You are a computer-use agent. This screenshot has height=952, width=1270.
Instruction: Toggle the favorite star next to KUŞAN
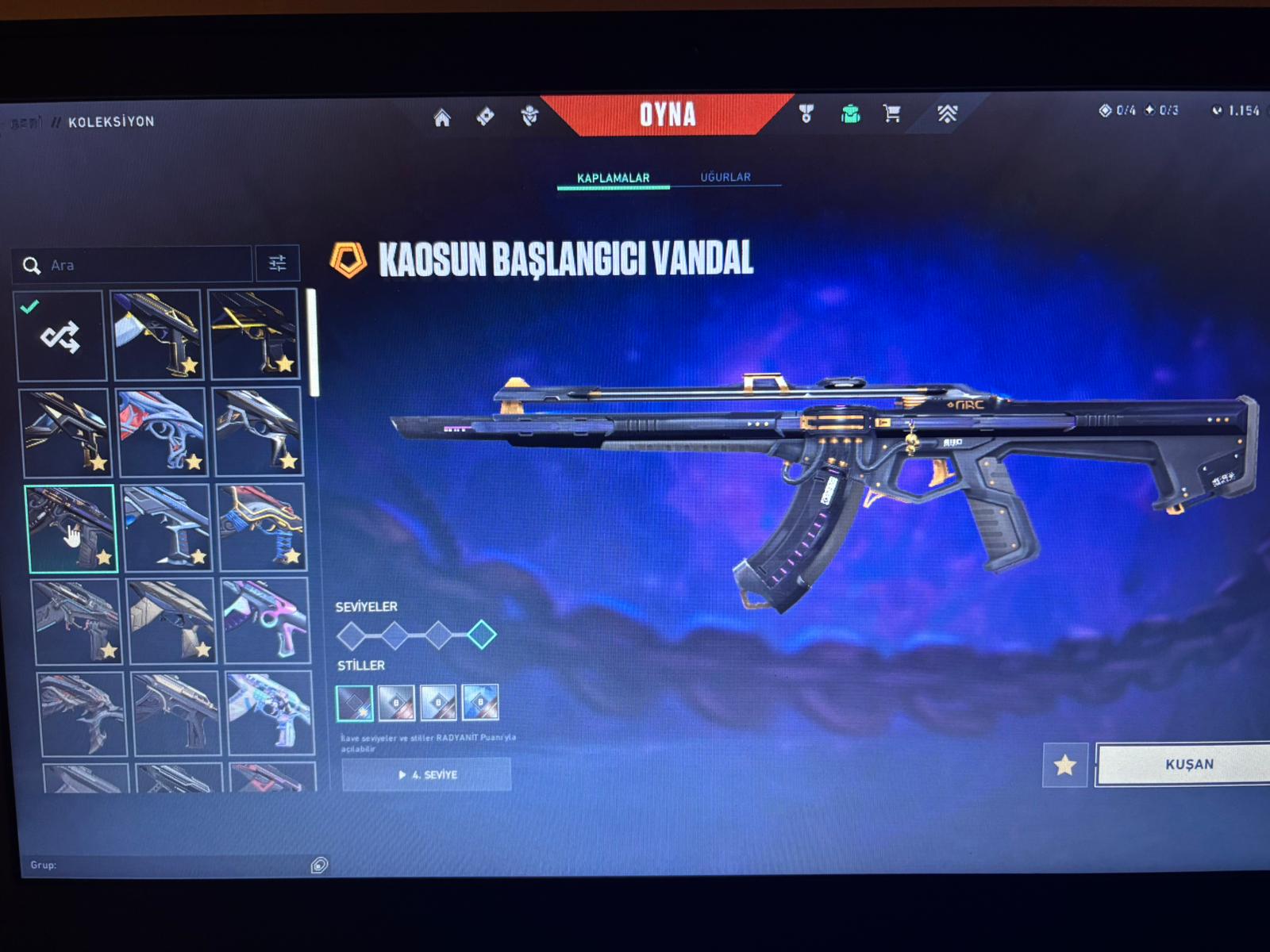point(1064,765)
